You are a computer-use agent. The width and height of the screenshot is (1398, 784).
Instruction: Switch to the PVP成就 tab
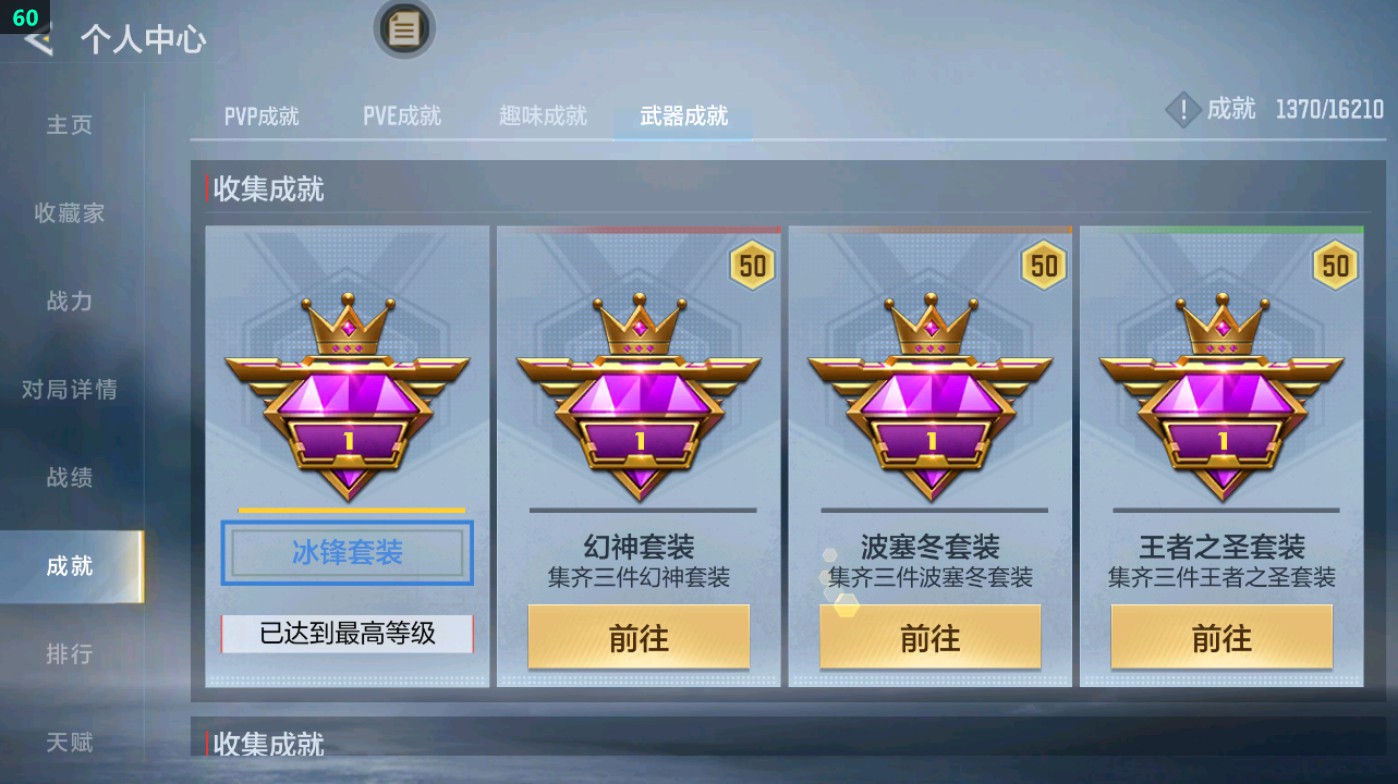(x=259, y=115)
